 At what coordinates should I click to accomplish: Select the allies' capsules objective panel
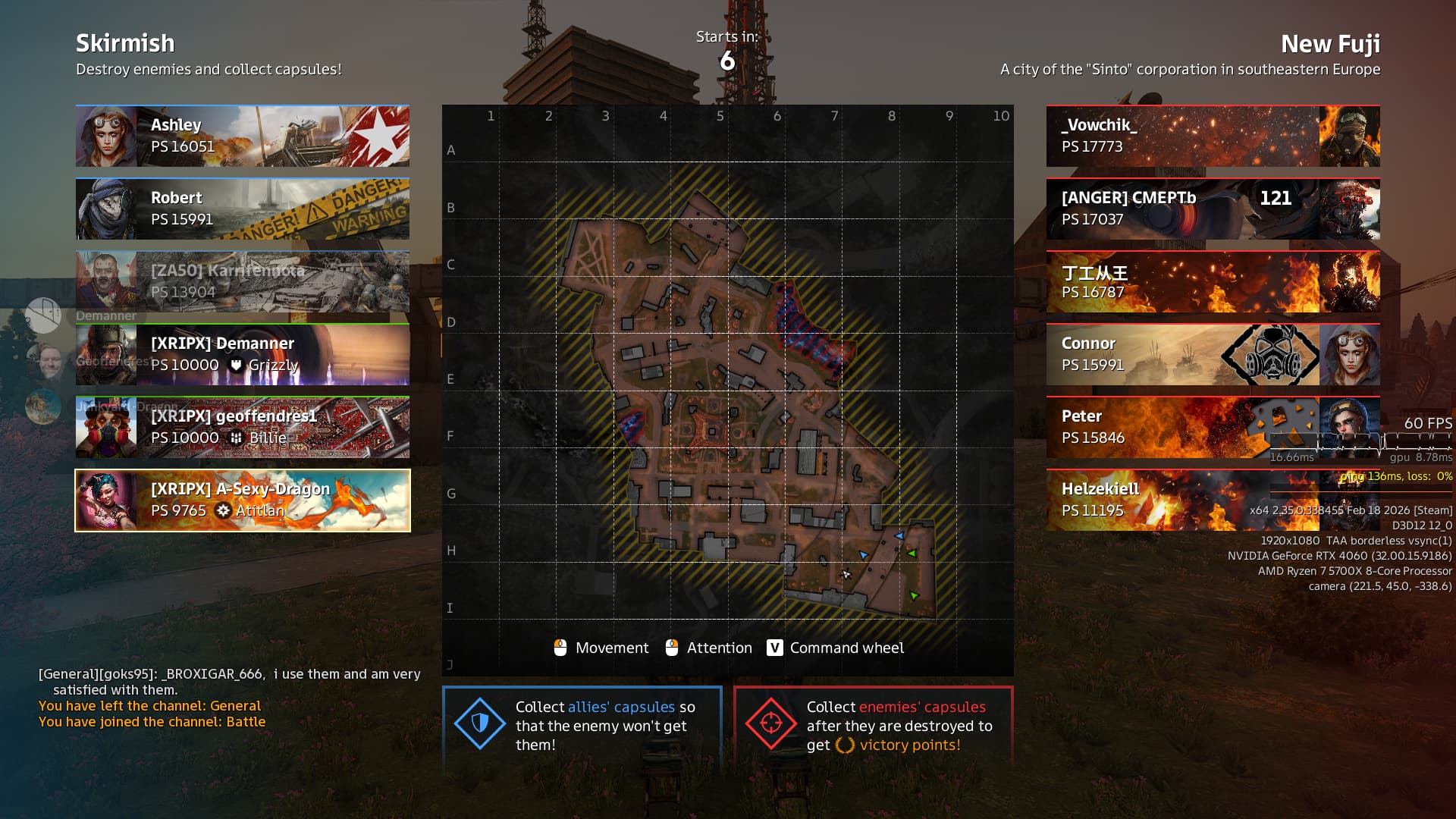point(582,726)
